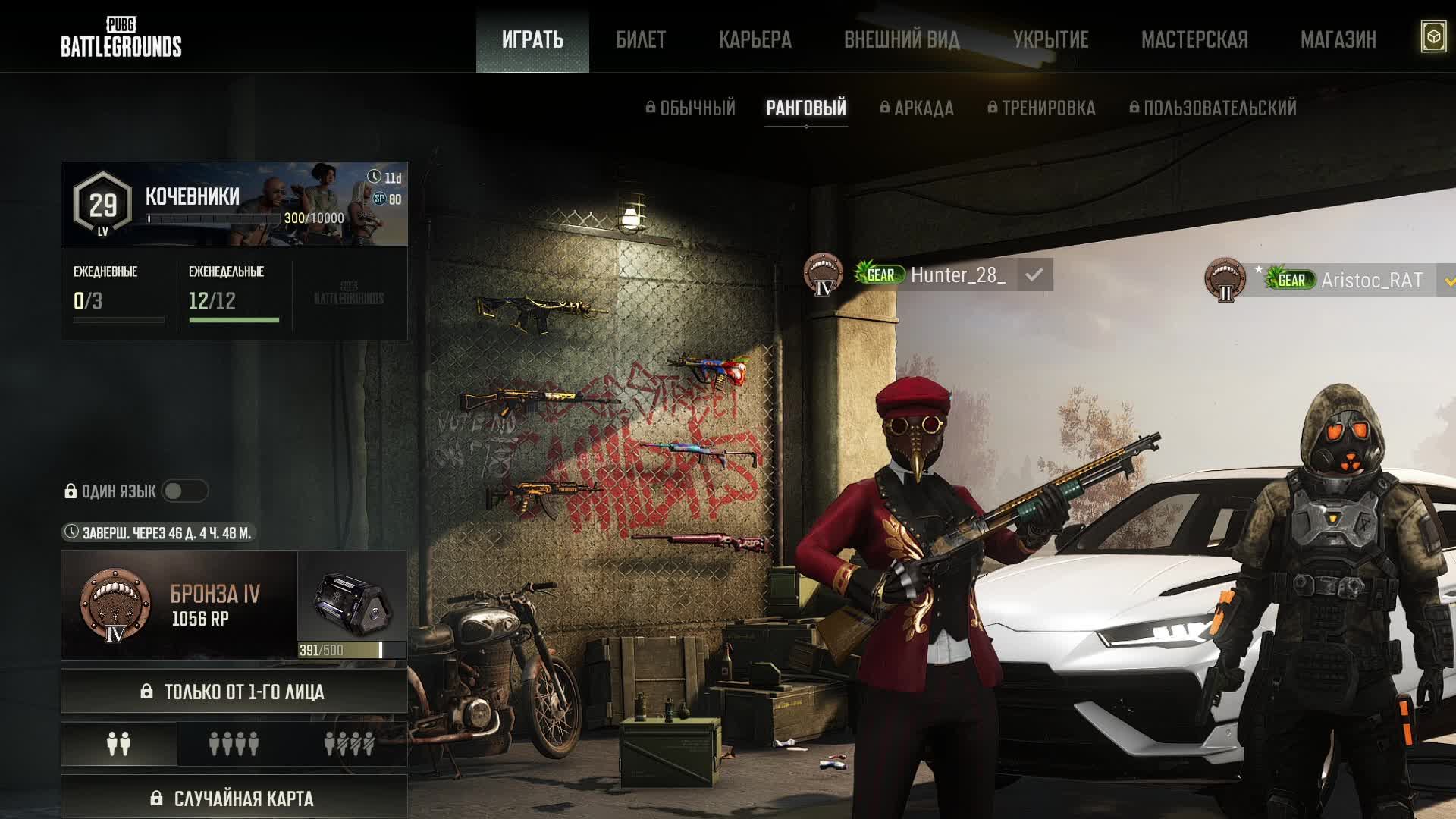Click the ТОЛЬКО ОТ 1-ГО ЛИЦА button
The image size is (1456, 819).
pos(234,692)
